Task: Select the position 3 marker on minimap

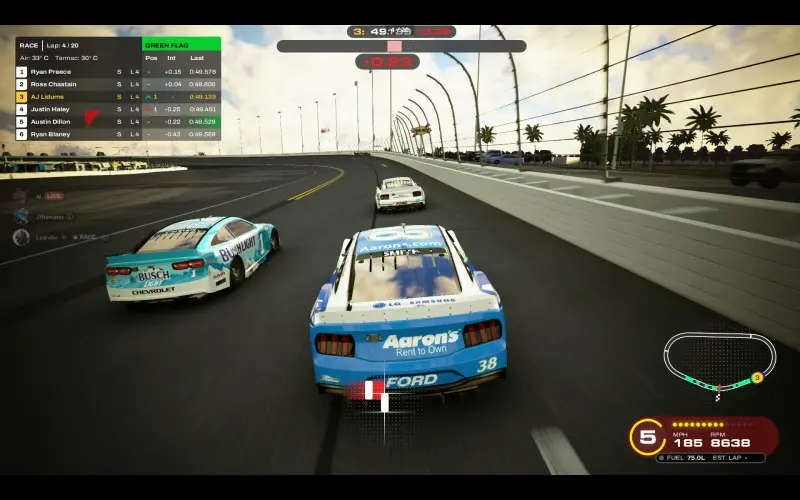Action: point(757,377)
